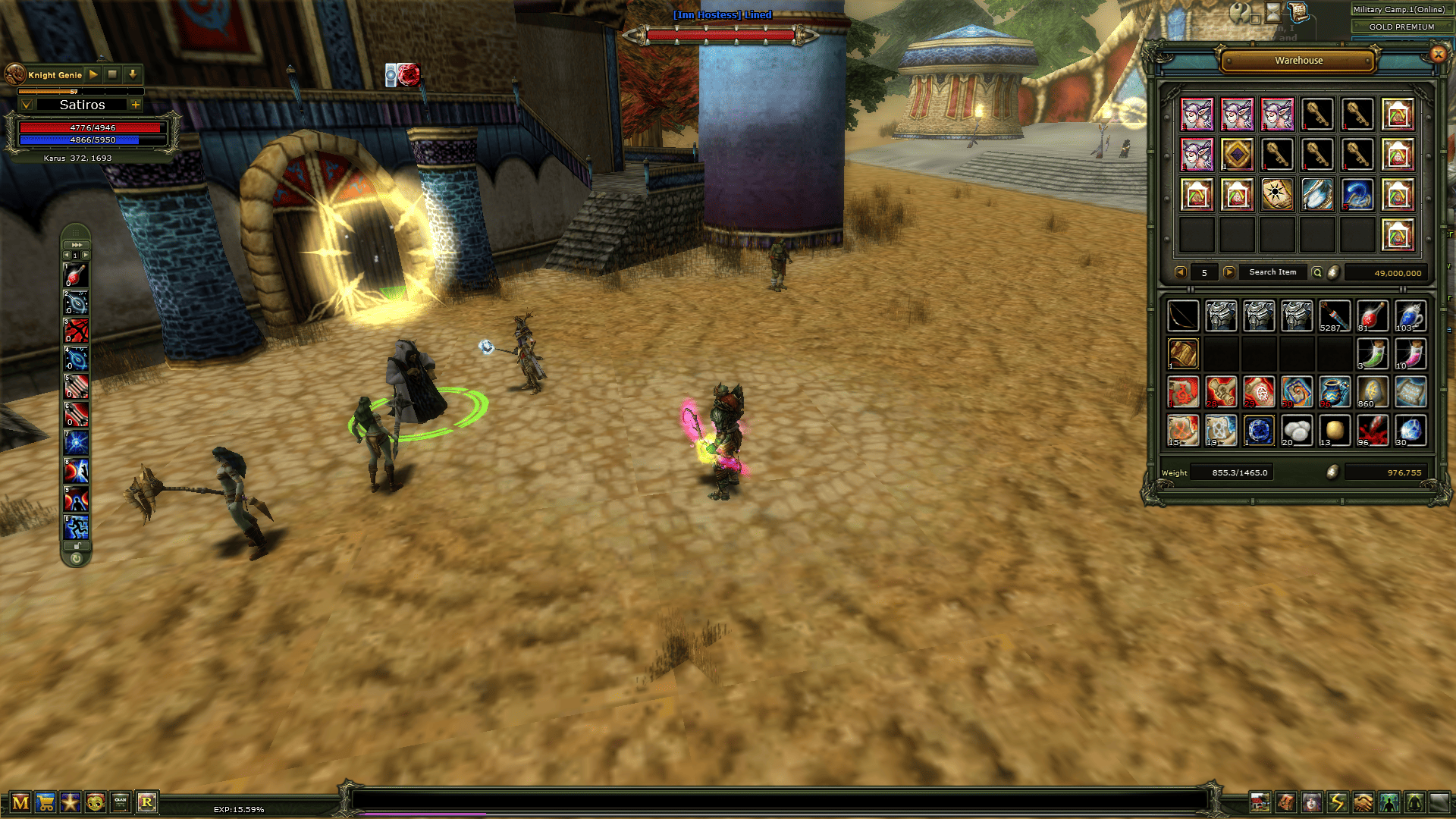Select the blue wave item in warehouse
The height and width of the screenshot is (819, 1456).
tap(1357, 194)
